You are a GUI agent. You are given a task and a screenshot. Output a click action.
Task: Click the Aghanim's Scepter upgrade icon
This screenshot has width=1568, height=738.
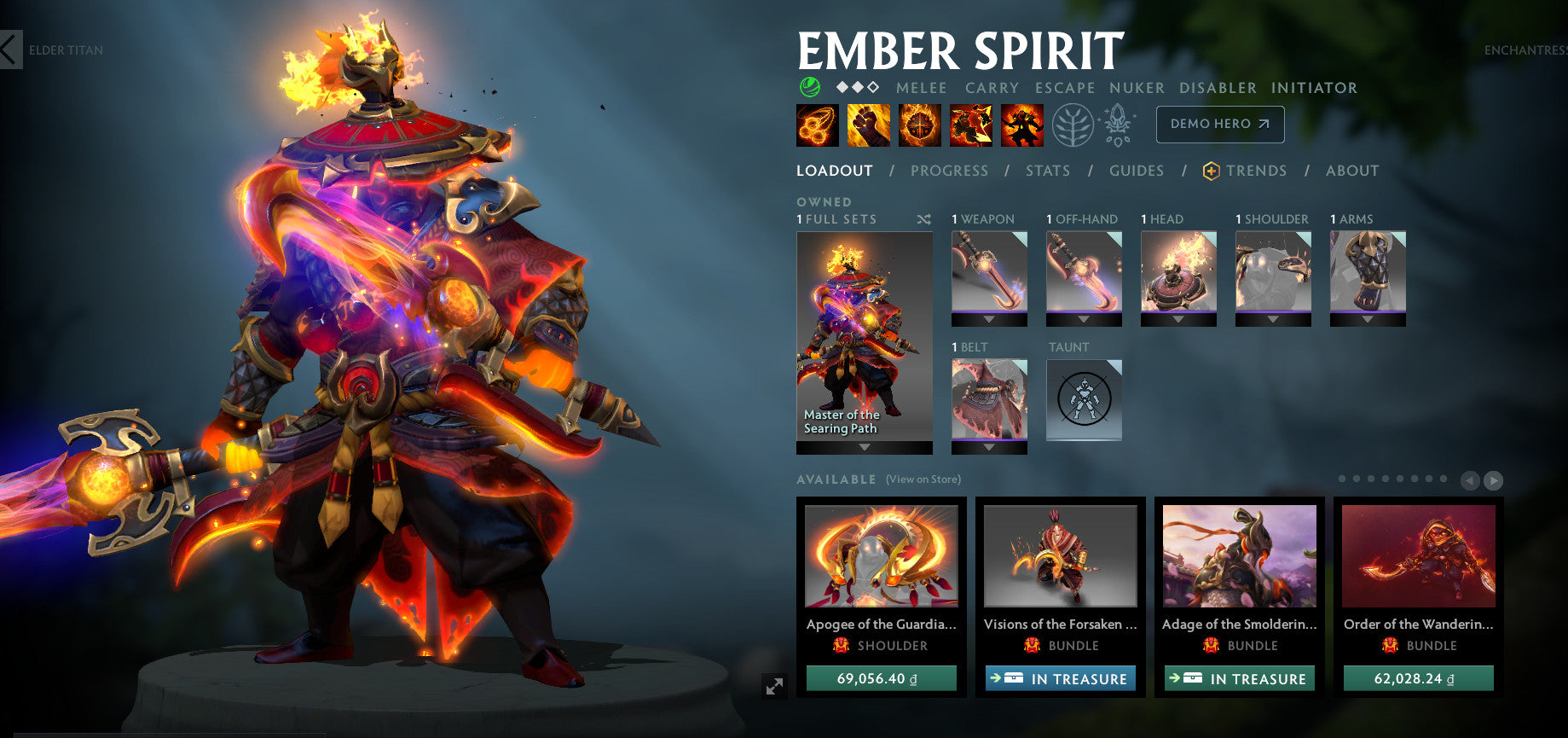coord(1117,124)
